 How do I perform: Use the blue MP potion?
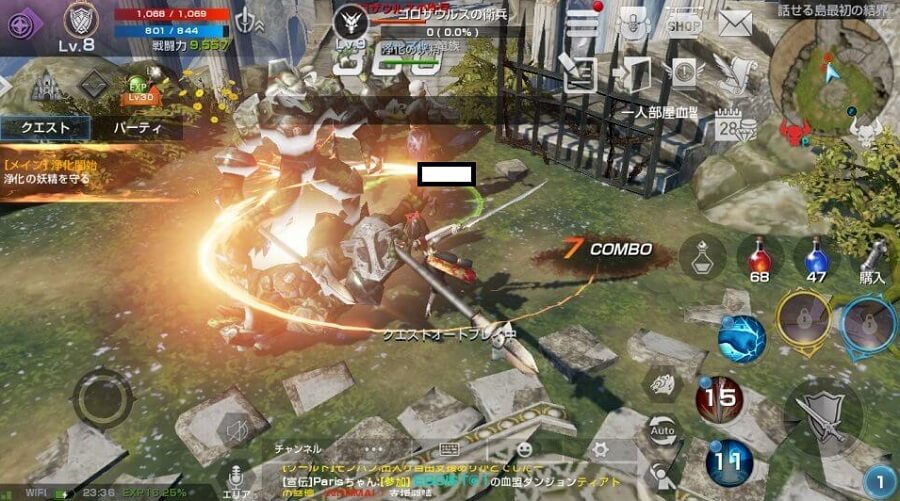click(817, 258)
